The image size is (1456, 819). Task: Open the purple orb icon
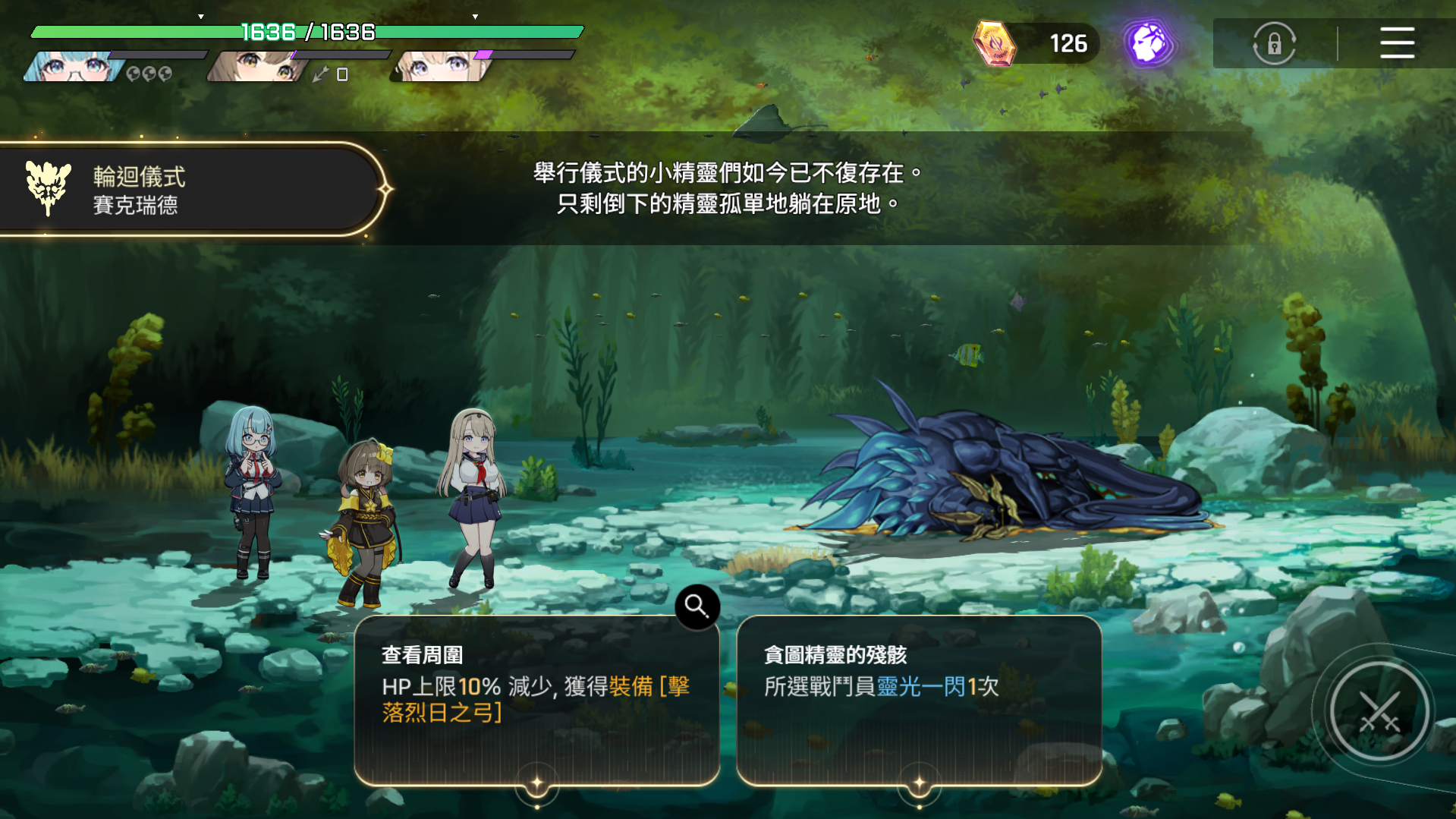1149,43
